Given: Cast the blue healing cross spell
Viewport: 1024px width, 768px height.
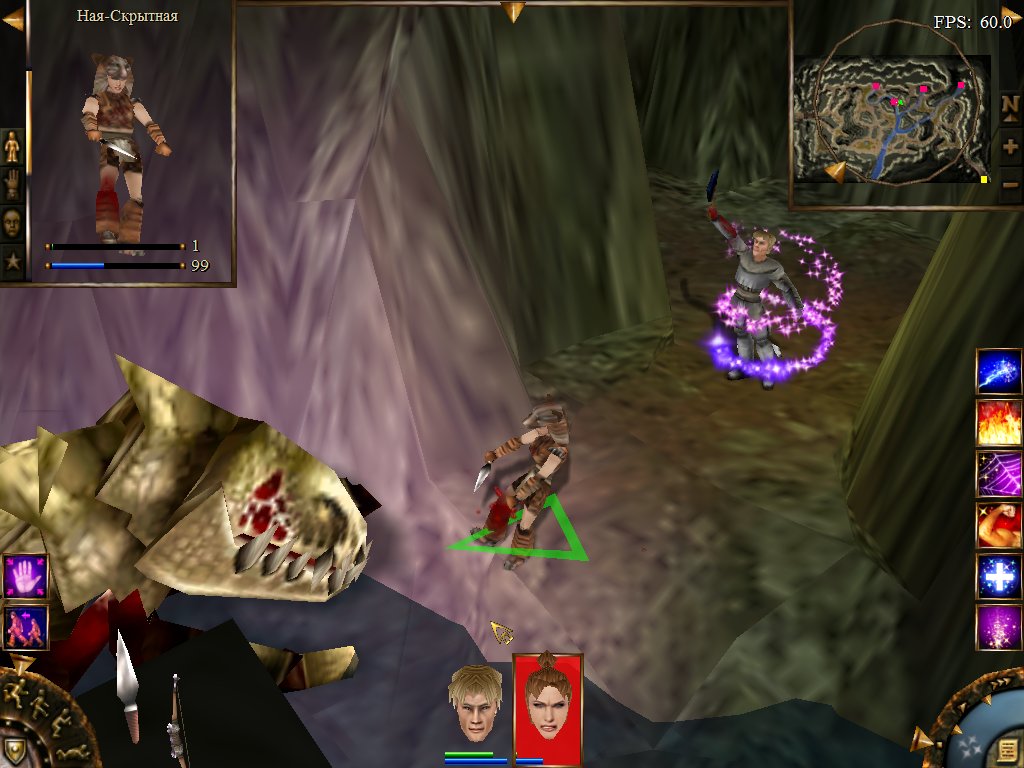Looking at the screenshot, I should pos(998,577).
